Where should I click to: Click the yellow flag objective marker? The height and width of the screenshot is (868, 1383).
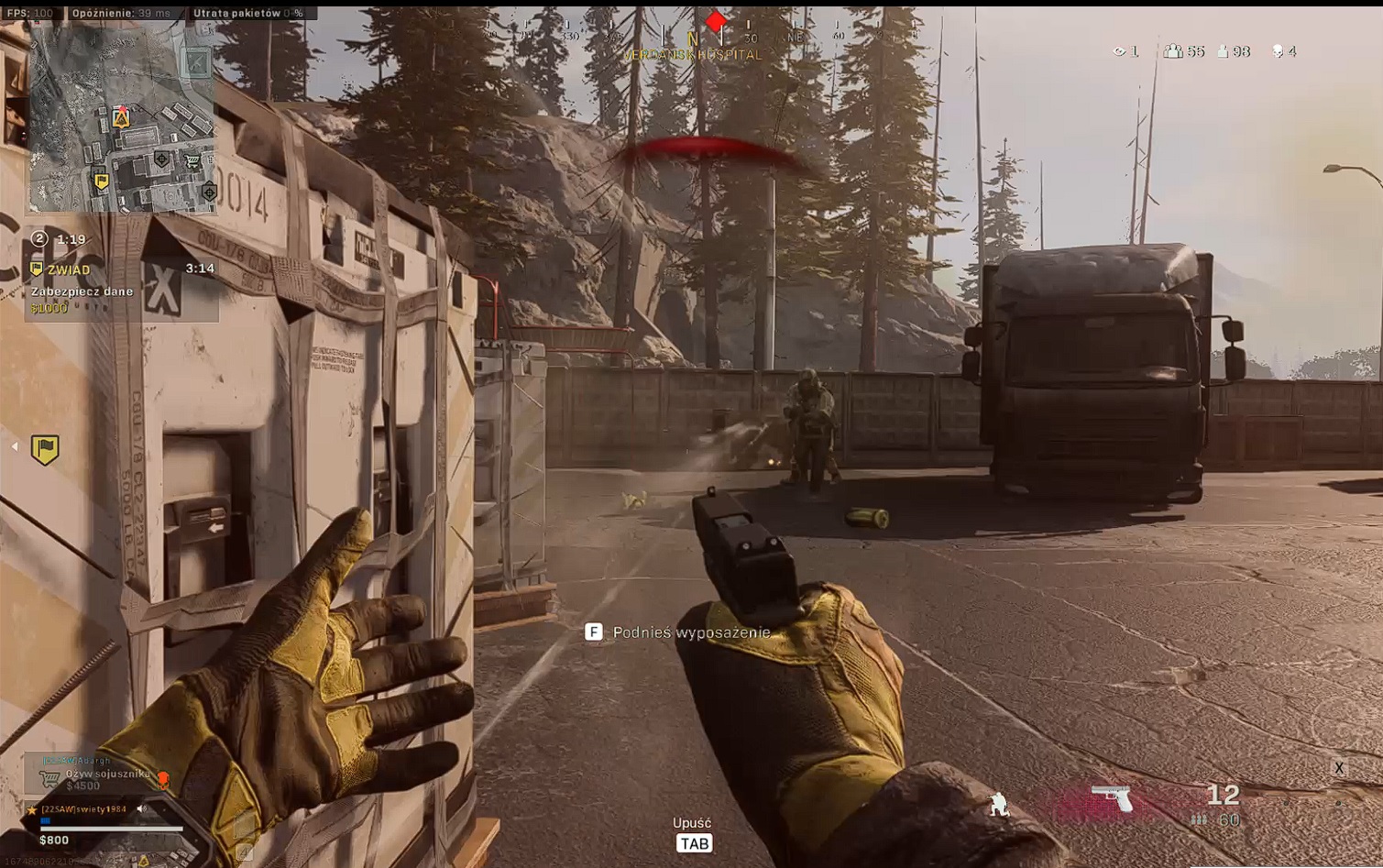point(45,448)
